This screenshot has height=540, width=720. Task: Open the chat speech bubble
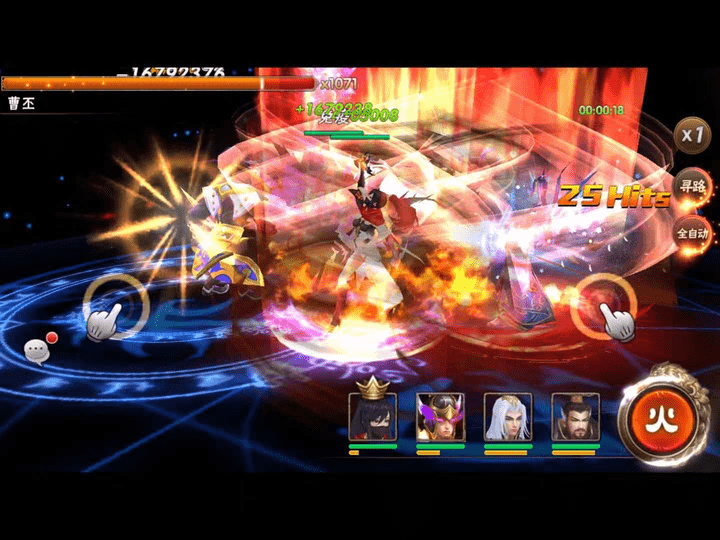38,349
